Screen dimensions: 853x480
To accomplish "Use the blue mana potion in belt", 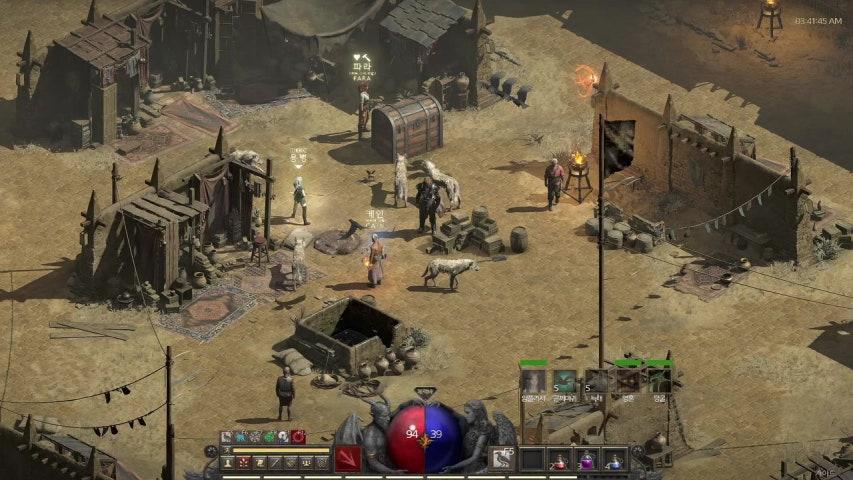I will click(613, 461).
